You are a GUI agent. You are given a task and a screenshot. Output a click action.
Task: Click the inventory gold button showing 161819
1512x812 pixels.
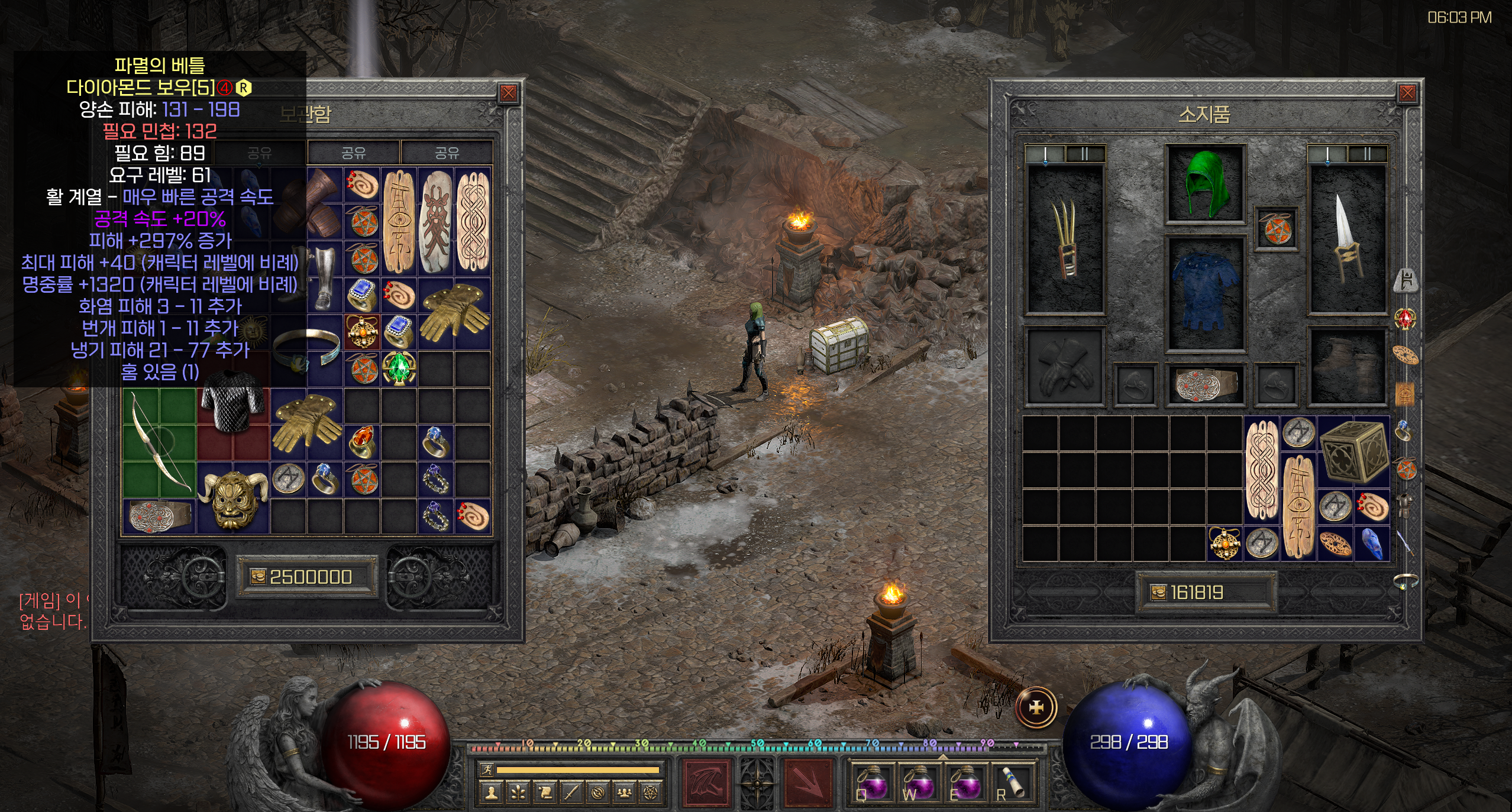[1158, 592]
